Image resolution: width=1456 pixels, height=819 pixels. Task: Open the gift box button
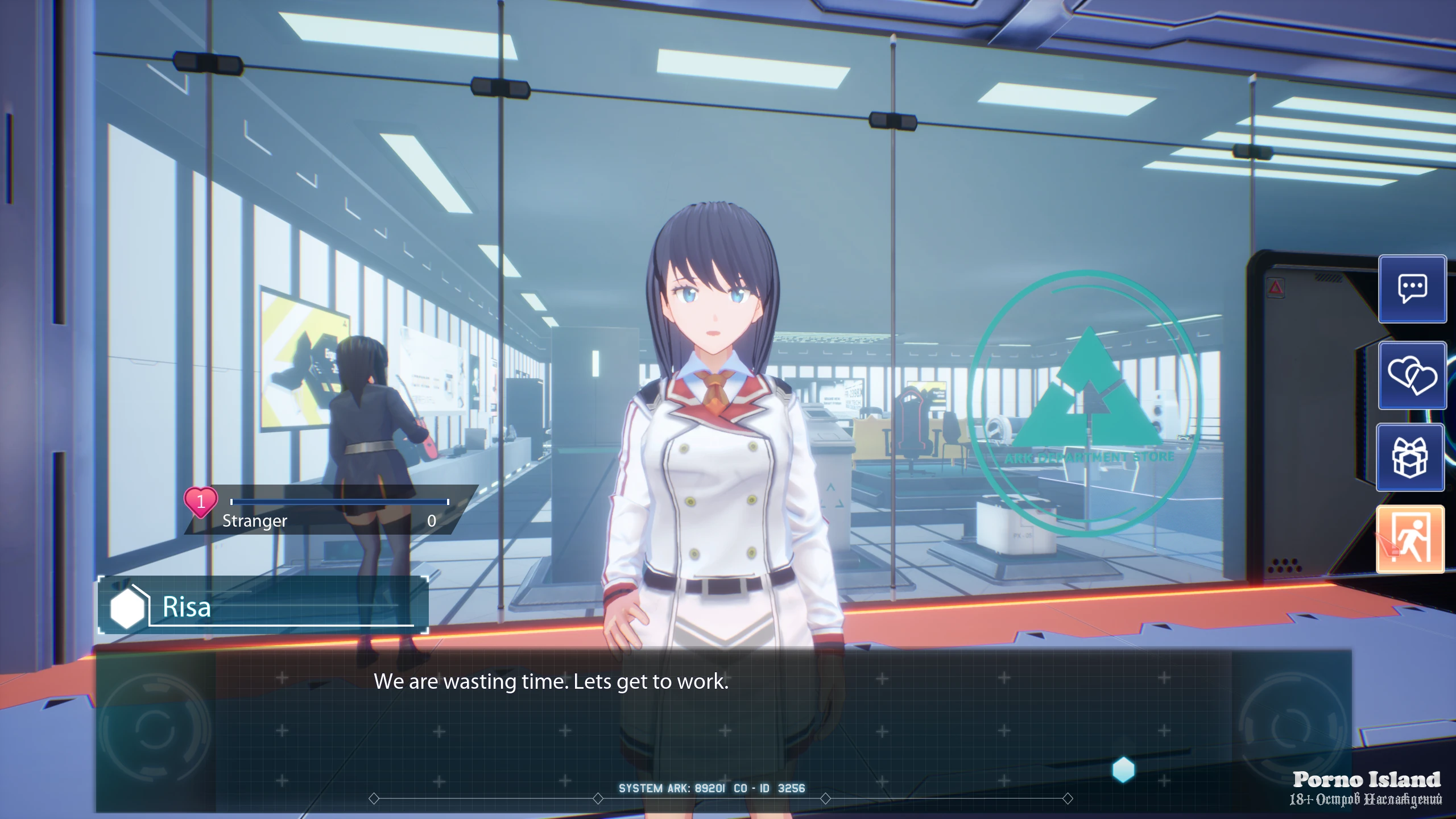pyautogui.click(x=1410, y=457)
